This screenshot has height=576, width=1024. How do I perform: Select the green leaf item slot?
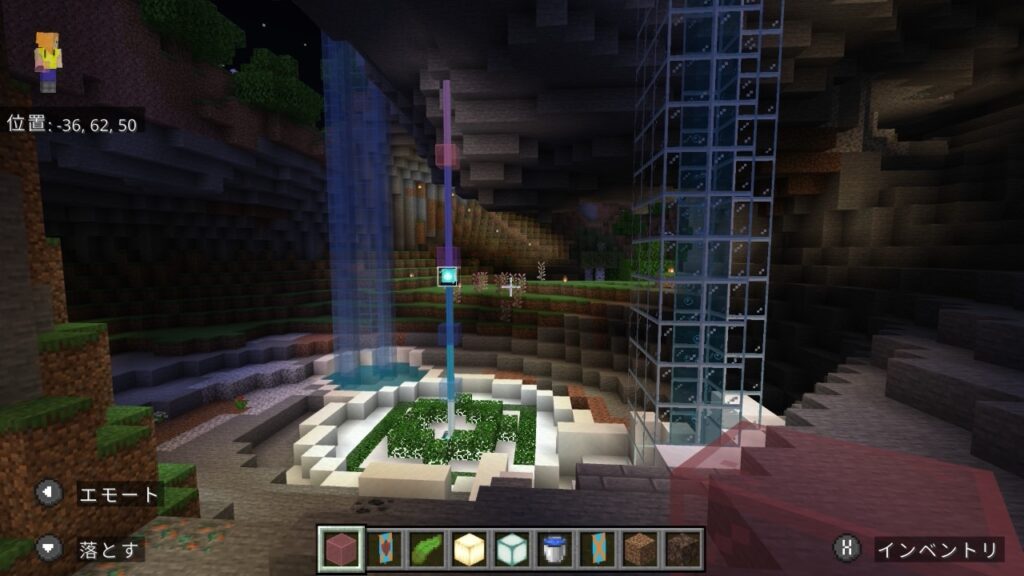click(x=425, y=548)
